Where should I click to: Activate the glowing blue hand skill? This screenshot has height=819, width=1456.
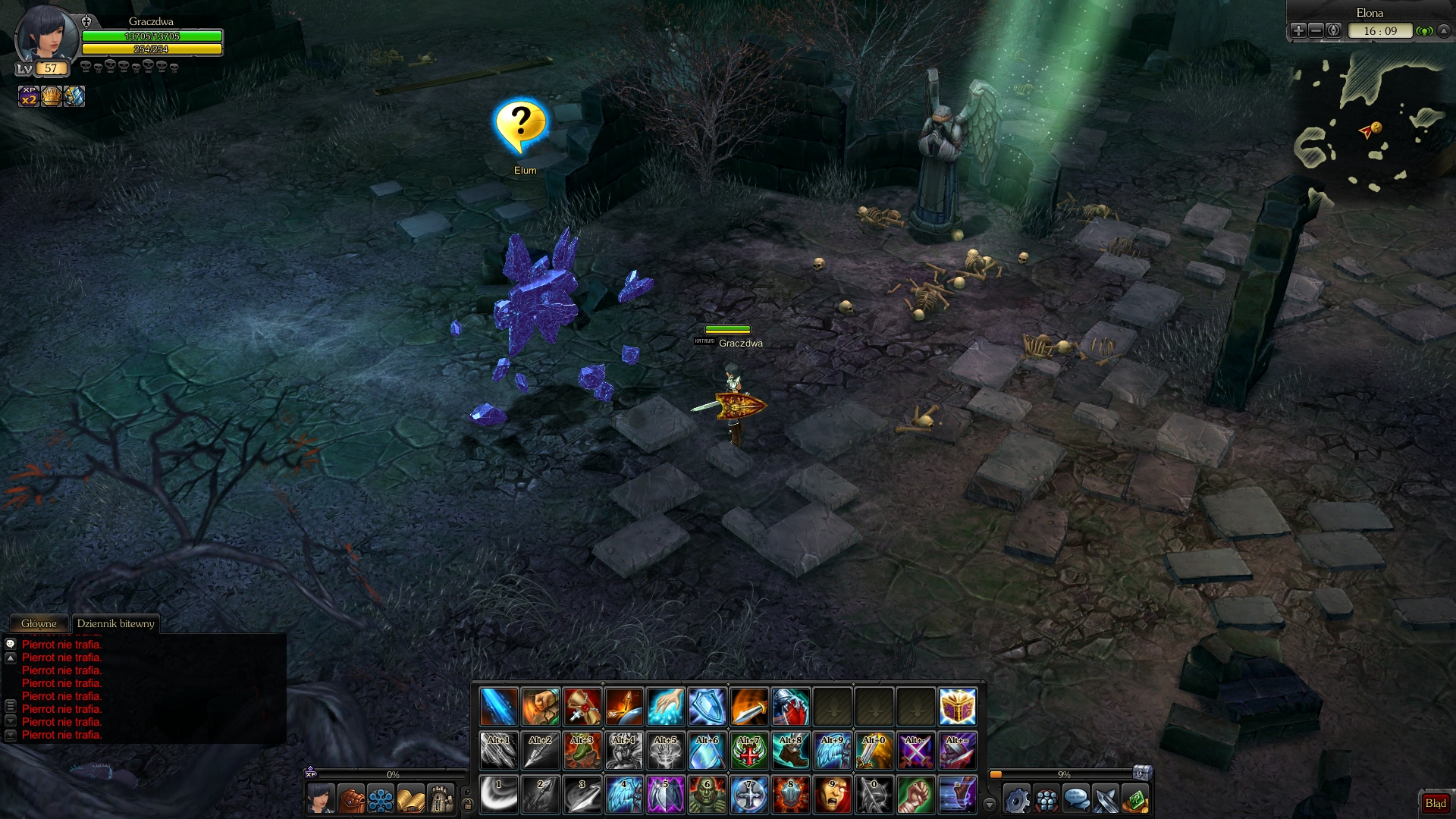(665, 707)
